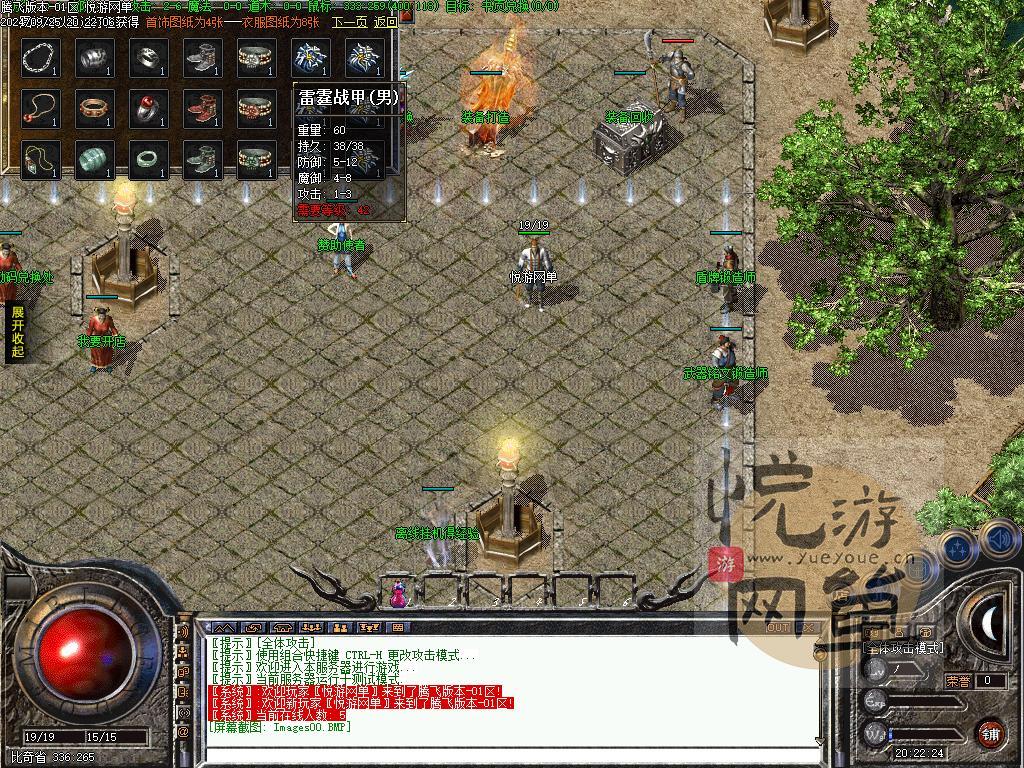
Task: Click the 返回 back link
Action: [x=385, y=22]
